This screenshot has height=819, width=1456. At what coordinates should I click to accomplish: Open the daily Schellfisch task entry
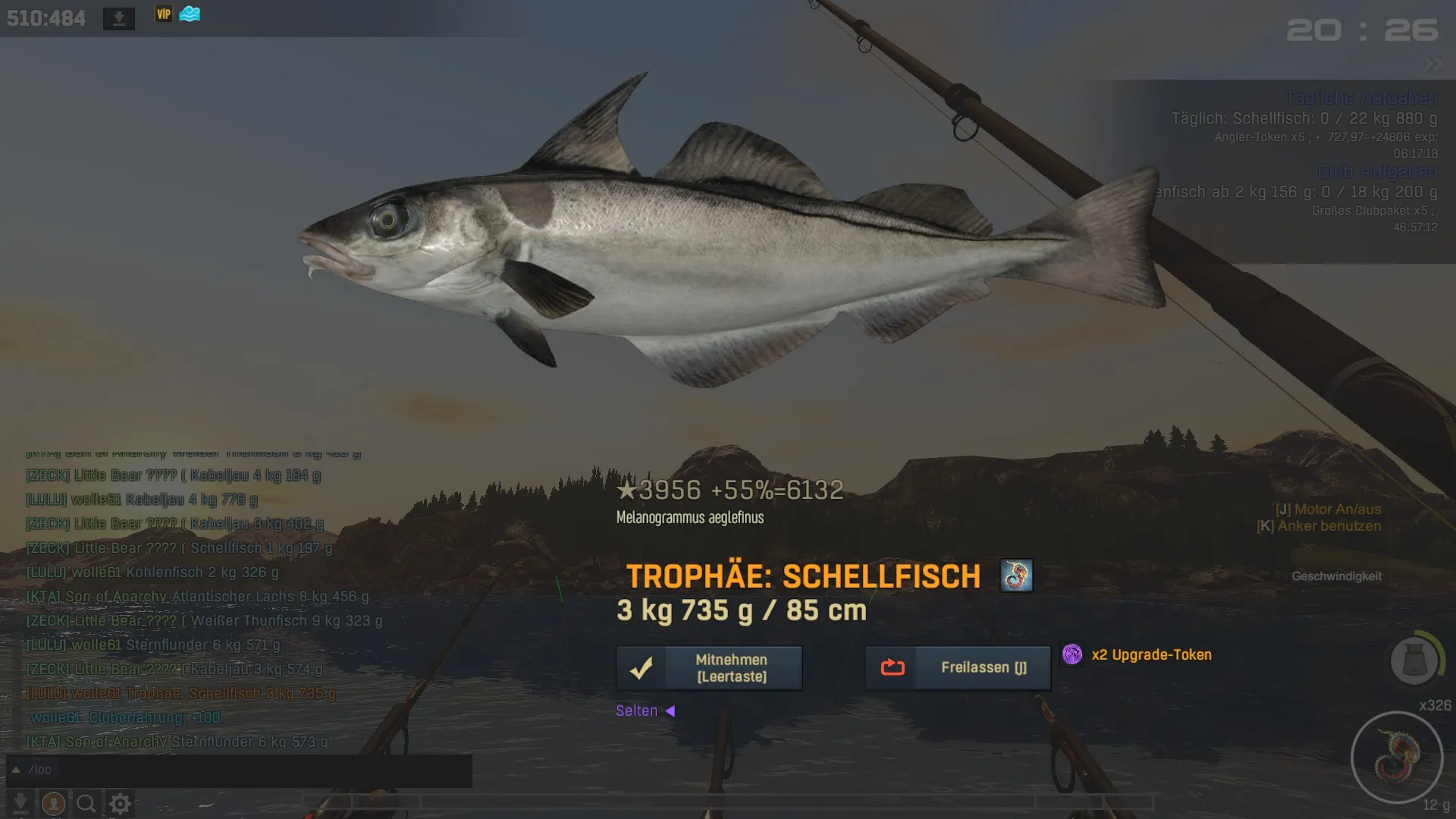[x=1304, y=118]
